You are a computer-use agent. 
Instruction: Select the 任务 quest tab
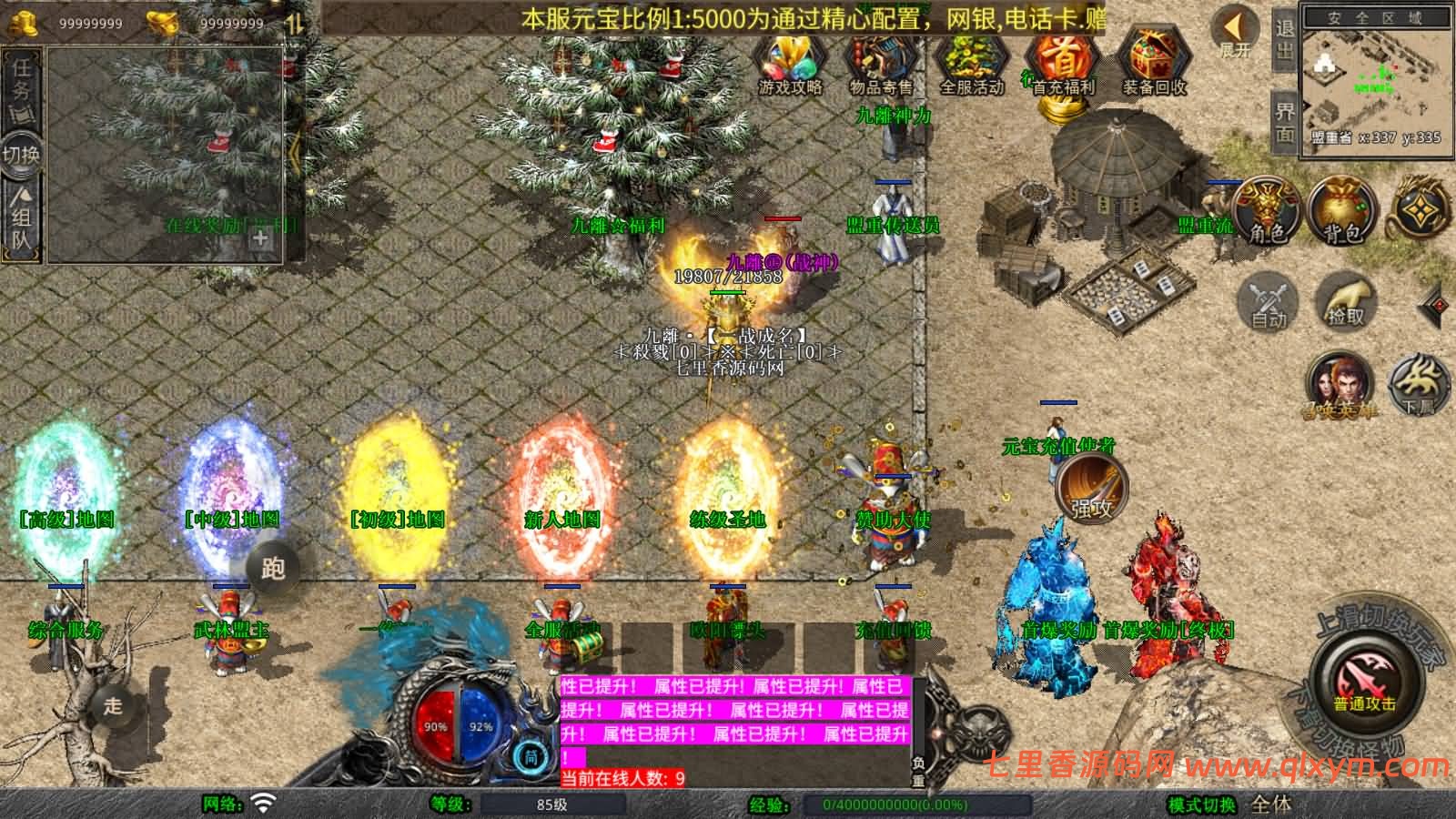click(21, 79)
